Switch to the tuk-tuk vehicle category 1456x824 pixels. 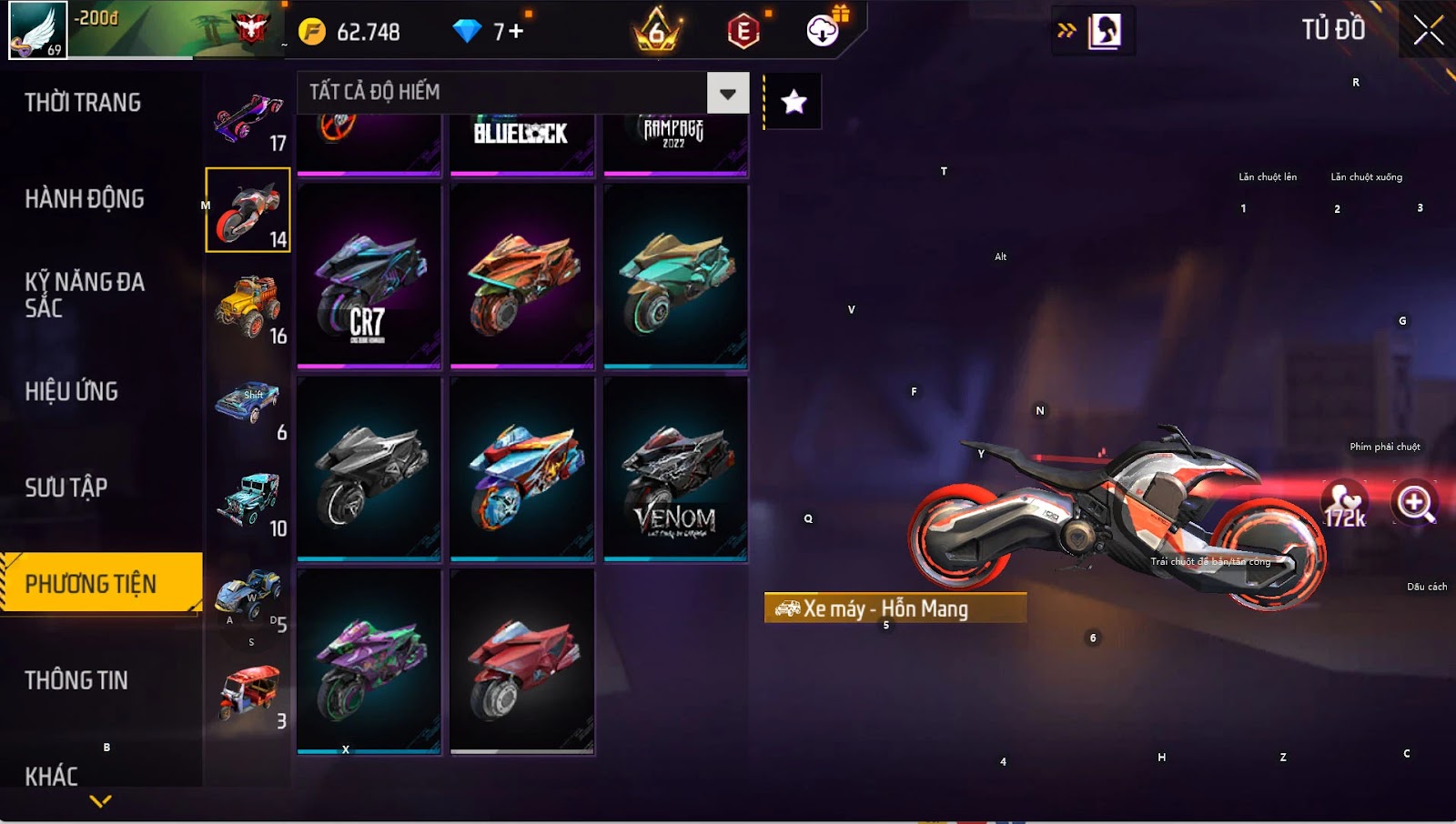point(248,692)
